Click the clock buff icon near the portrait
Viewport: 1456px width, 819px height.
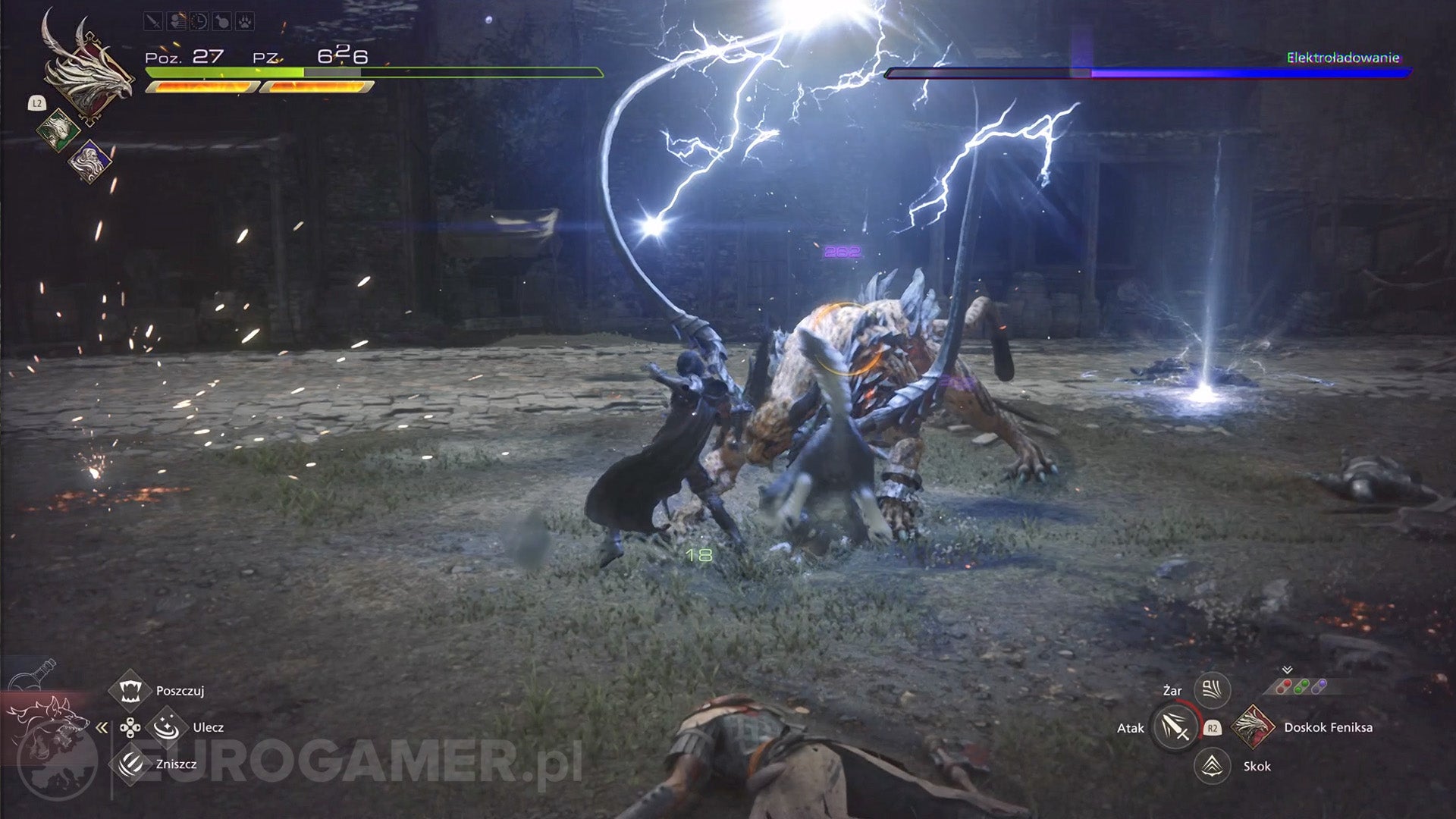click(199, 21)
